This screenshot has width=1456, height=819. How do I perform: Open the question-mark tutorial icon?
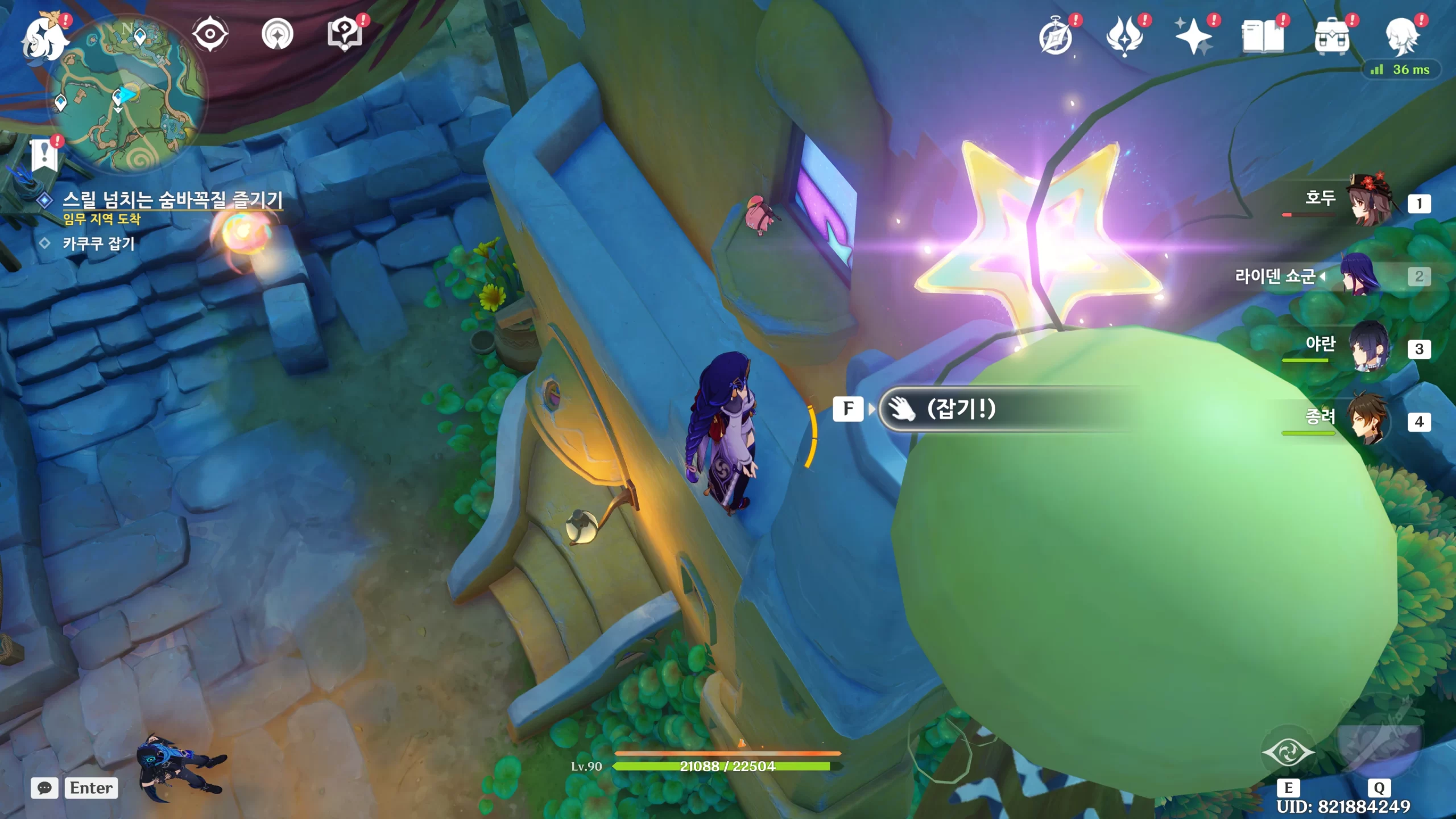[345, 35]
